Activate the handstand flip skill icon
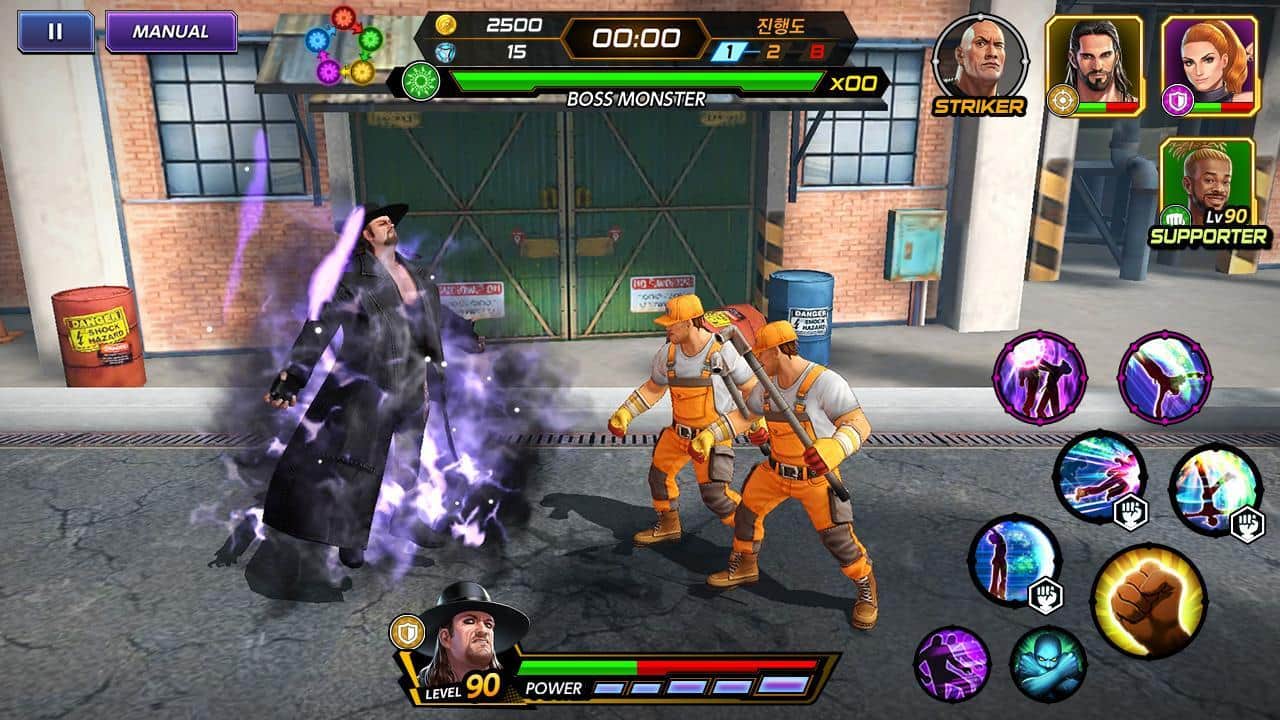This screenshot has height=720, width=1280. point(1215,490)
